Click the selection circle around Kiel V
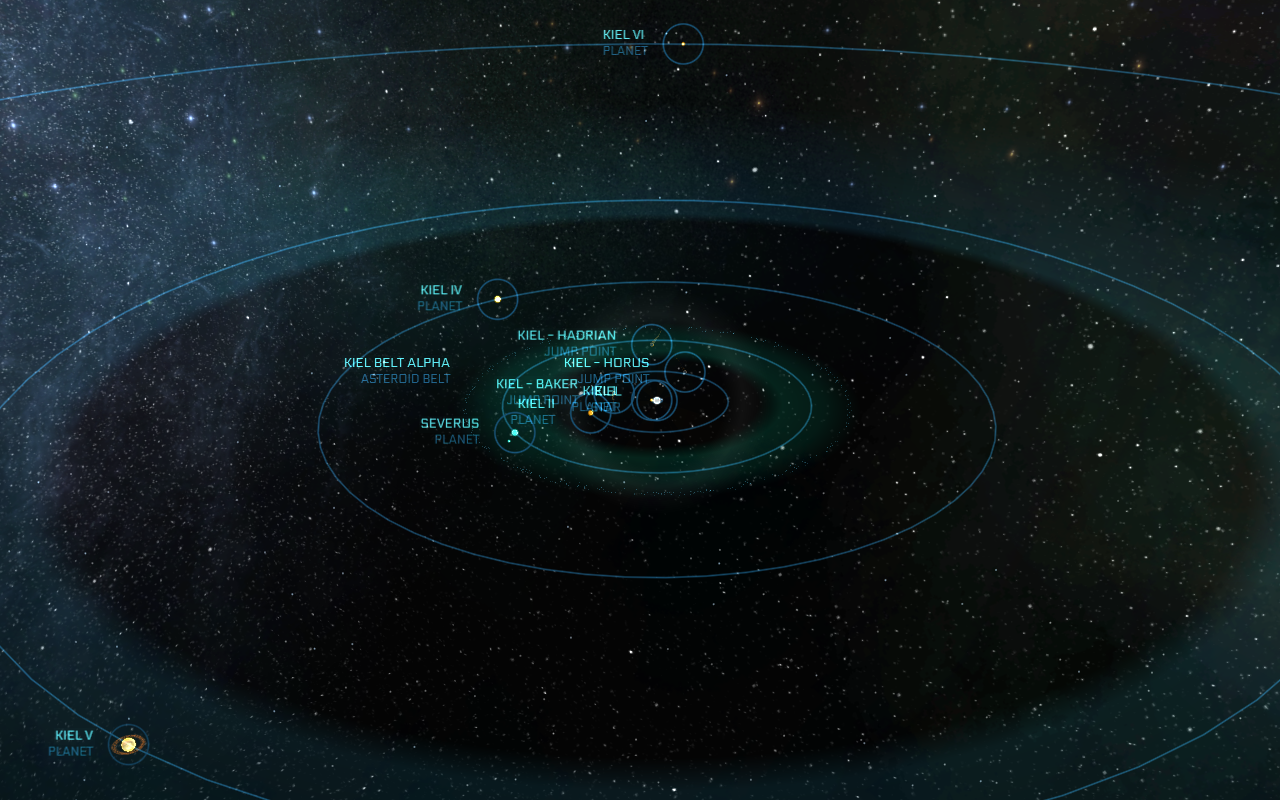Screen dimensions: 1280x800 (126, 722)
